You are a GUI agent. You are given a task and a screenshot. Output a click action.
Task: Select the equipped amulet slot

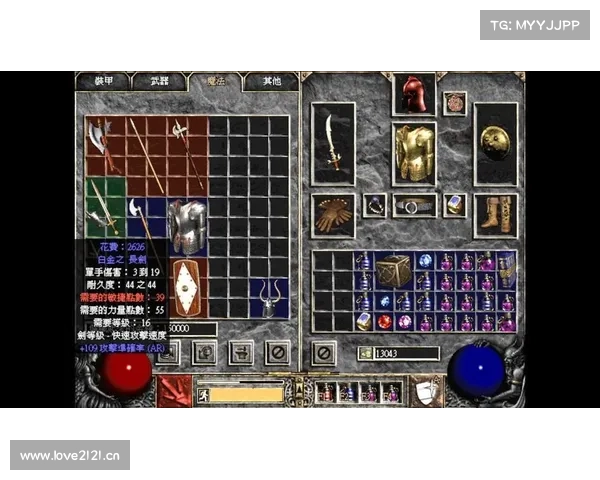tap(455, 103)
